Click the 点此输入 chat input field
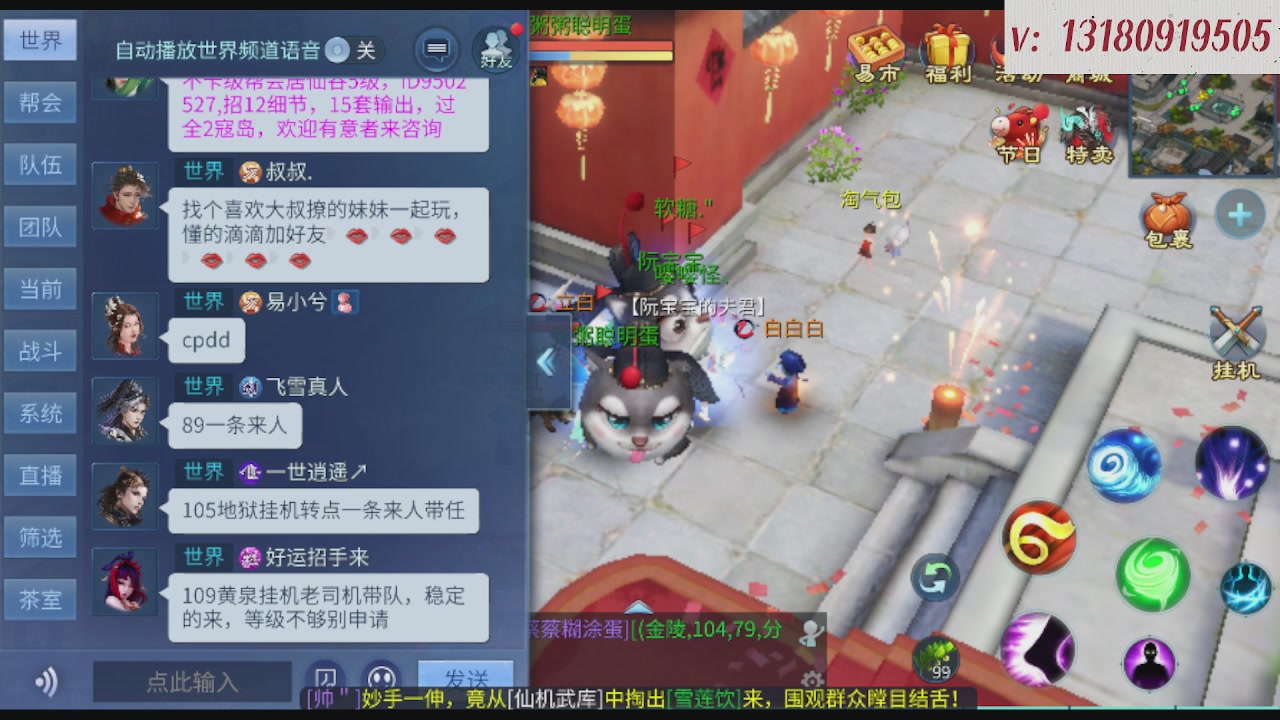The image size is (1280, 720). pos(190,682)
